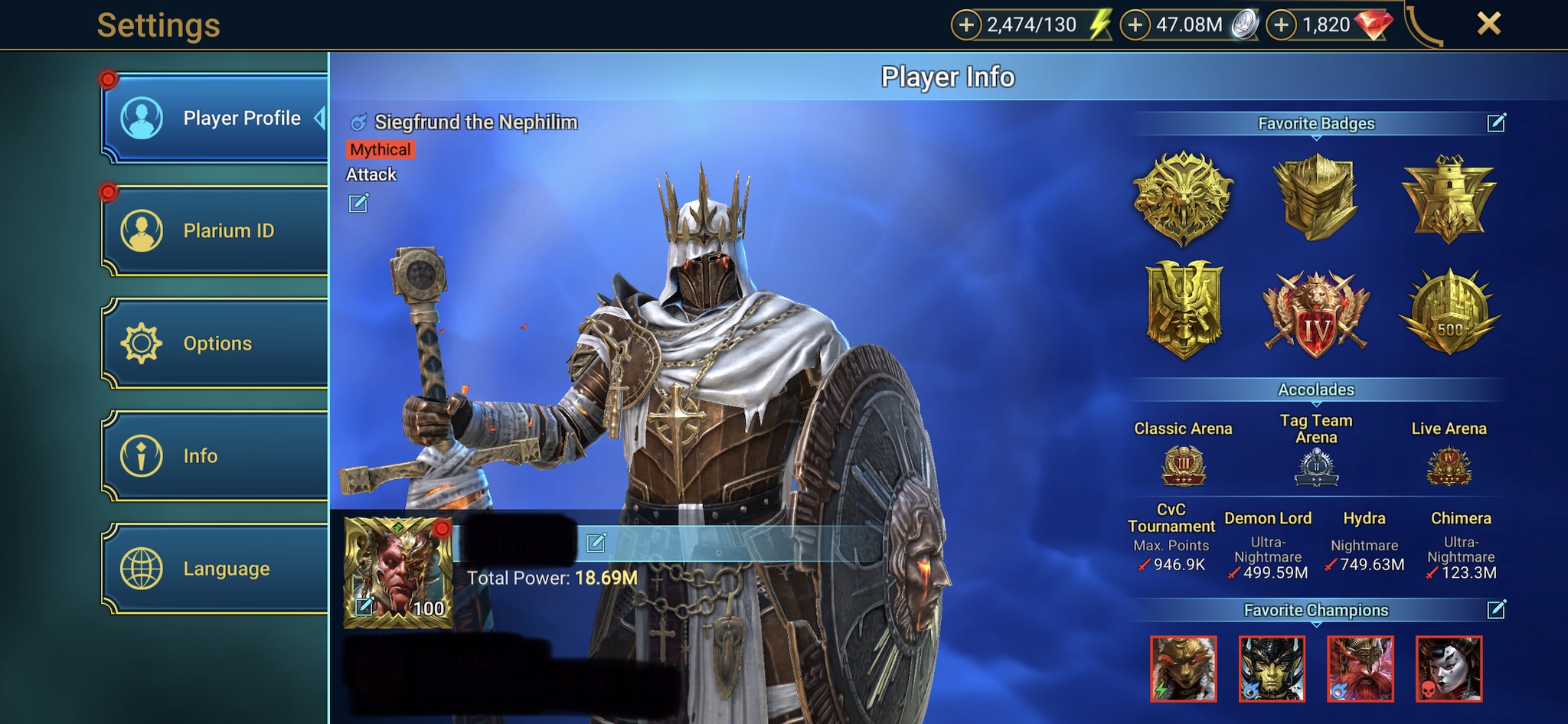Change the player avatar portrait
This screenshot has height=724, width=1568.
[365, 607]
